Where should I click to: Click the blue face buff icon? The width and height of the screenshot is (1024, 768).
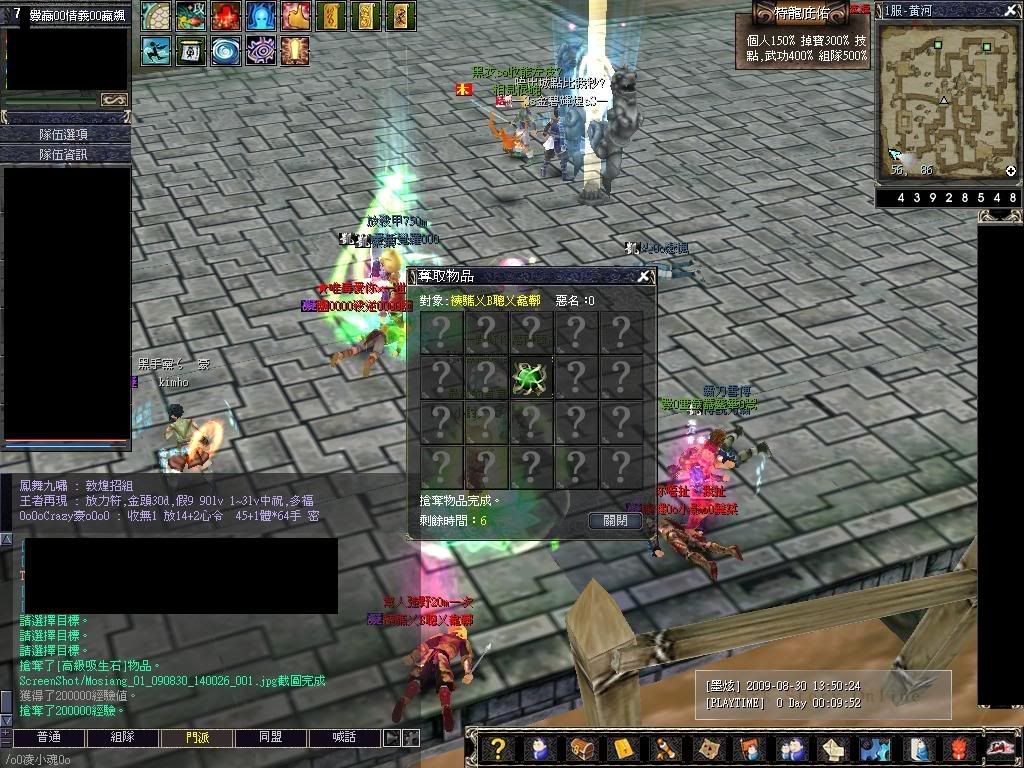[x=260, y=15]
